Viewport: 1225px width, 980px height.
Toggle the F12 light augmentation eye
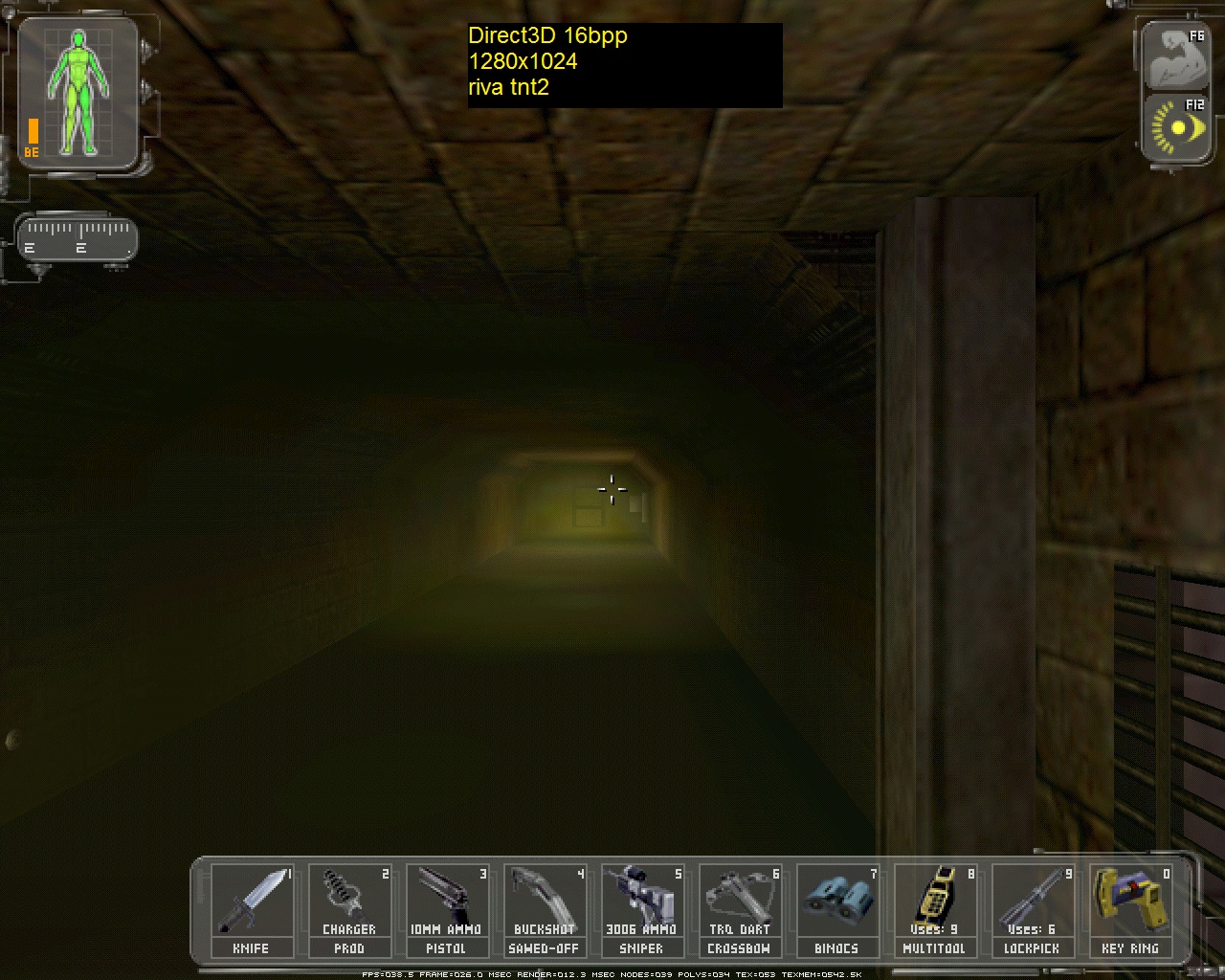[1175, 128]
